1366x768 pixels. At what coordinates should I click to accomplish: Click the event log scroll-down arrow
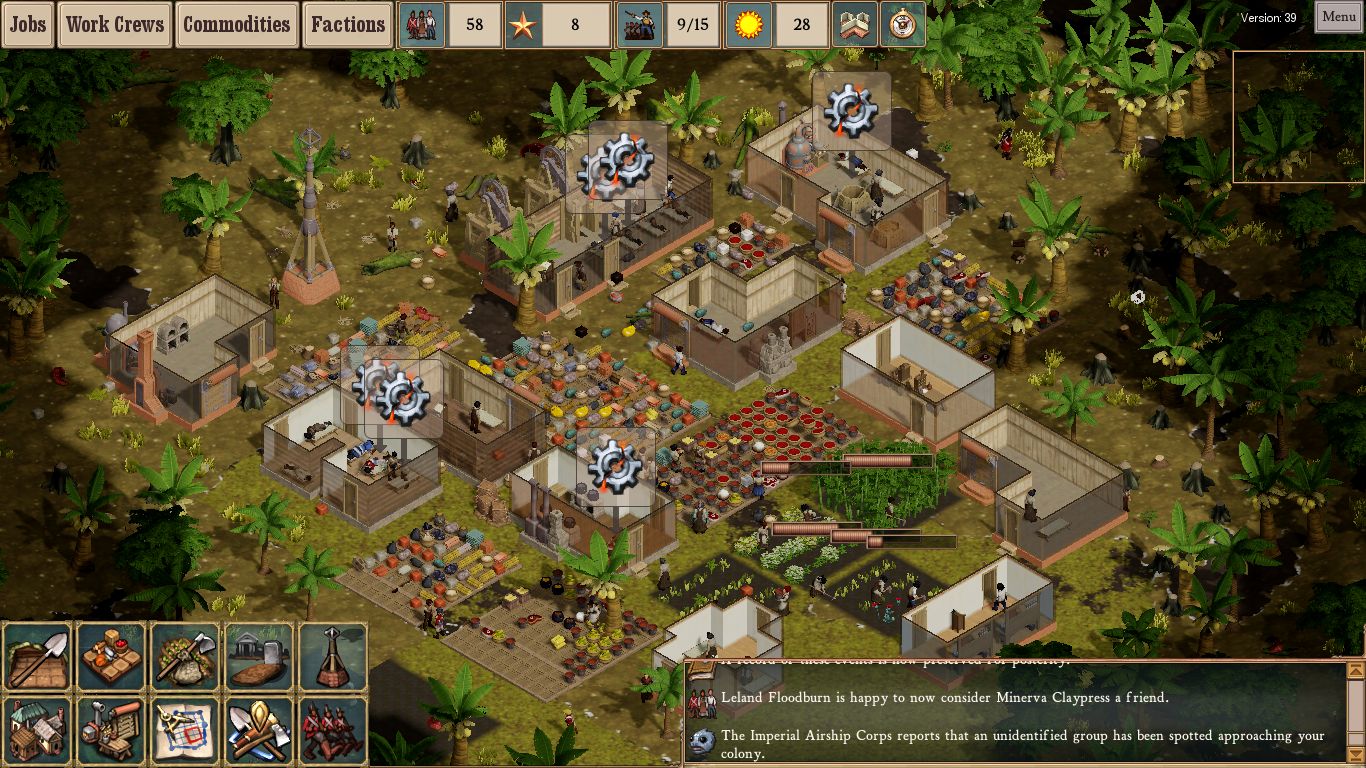[x=1355, y=758]
